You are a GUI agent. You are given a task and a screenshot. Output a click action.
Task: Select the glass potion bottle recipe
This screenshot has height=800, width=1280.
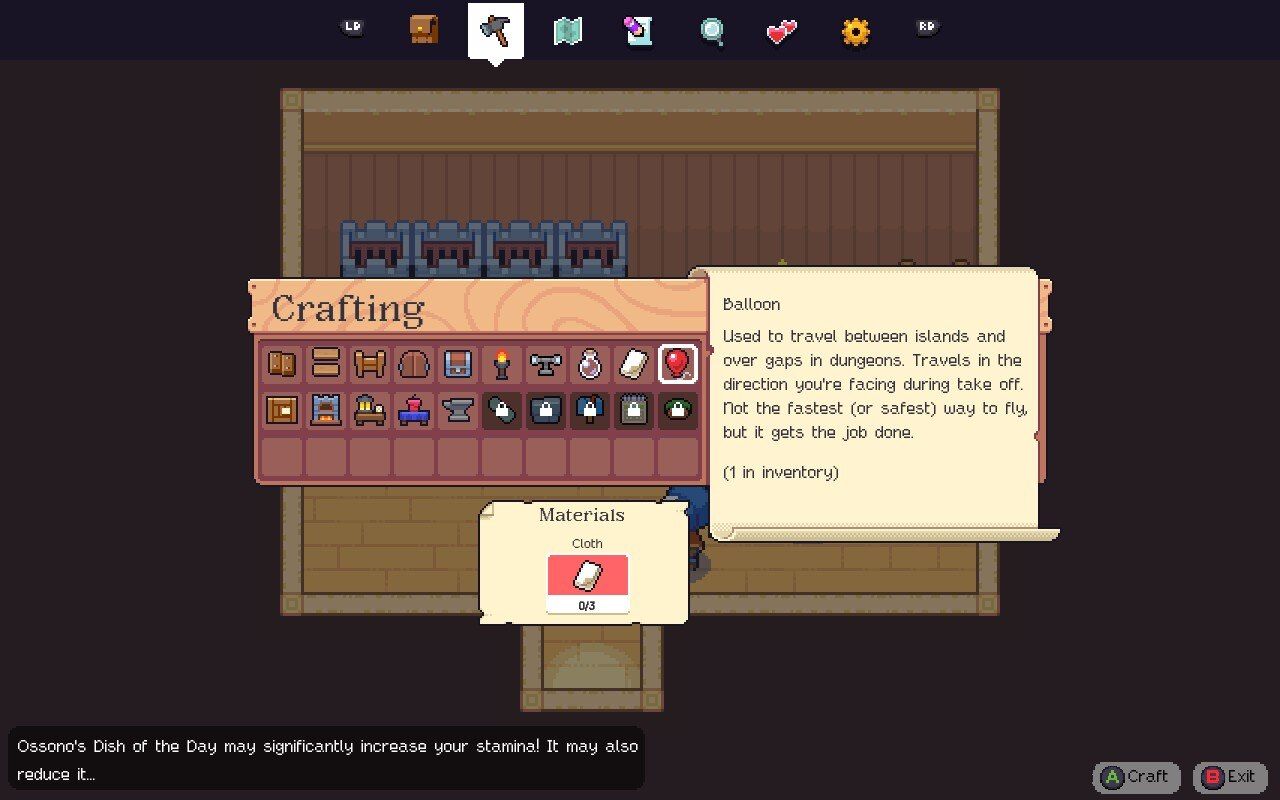point(590,364)
